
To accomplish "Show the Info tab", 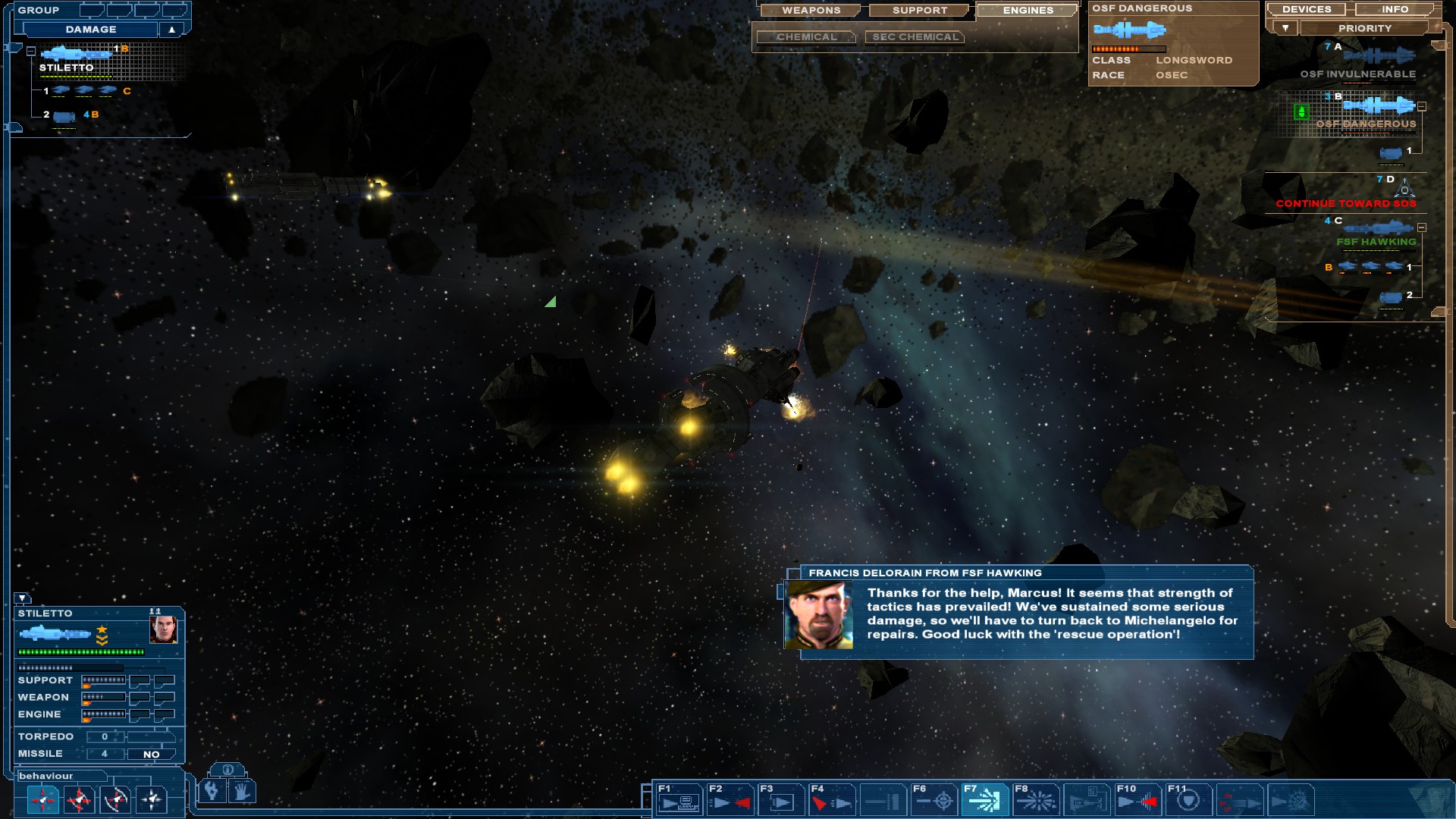I will coord(1395,10).
